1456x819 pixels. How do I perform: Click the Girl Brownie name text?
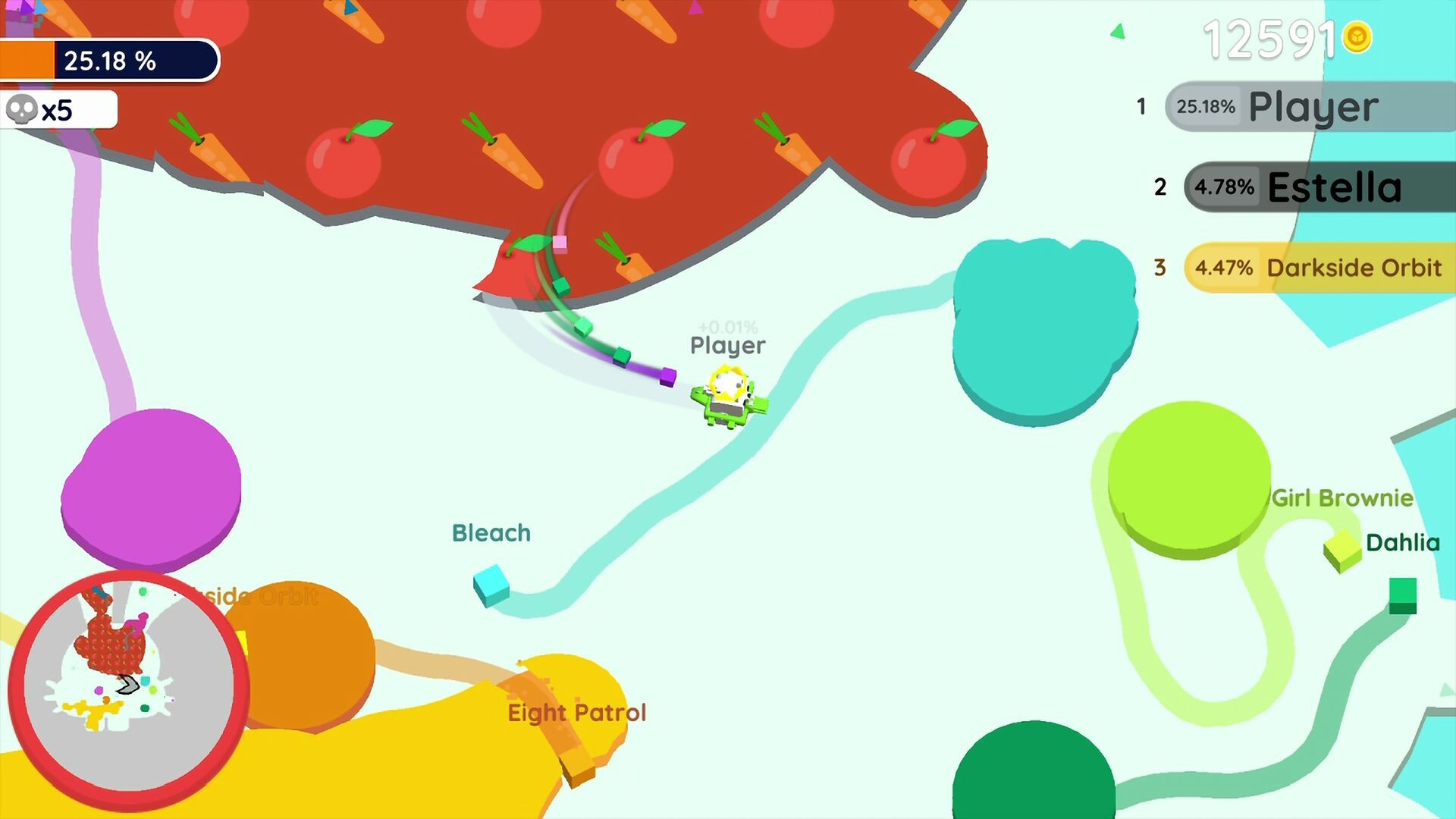[1342, 498]
